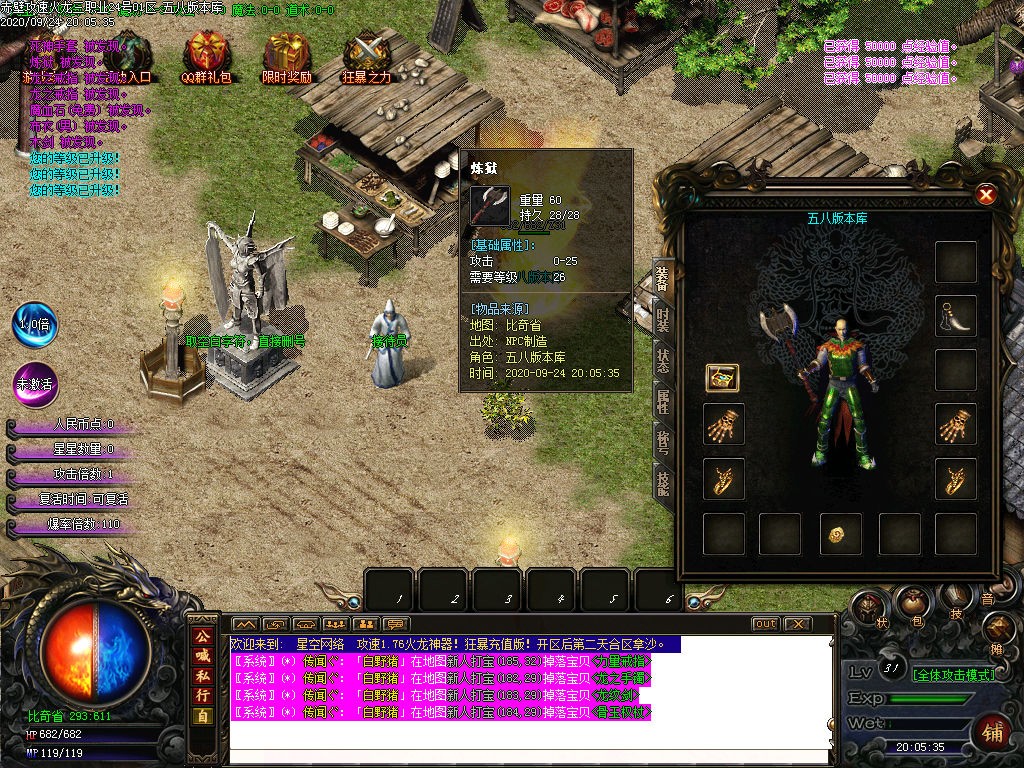This screenshot has width=1024, height=768.
Task: Click the chat window's out button
Action: pos(765,624)
